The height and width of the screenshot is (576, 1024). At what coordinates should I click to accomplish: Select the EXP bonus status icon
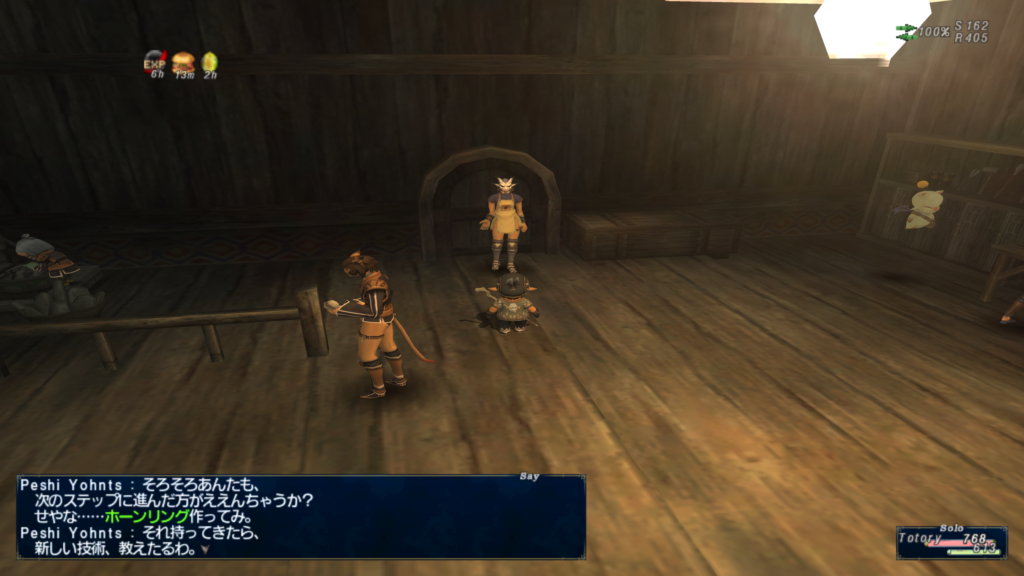point(154,62)
